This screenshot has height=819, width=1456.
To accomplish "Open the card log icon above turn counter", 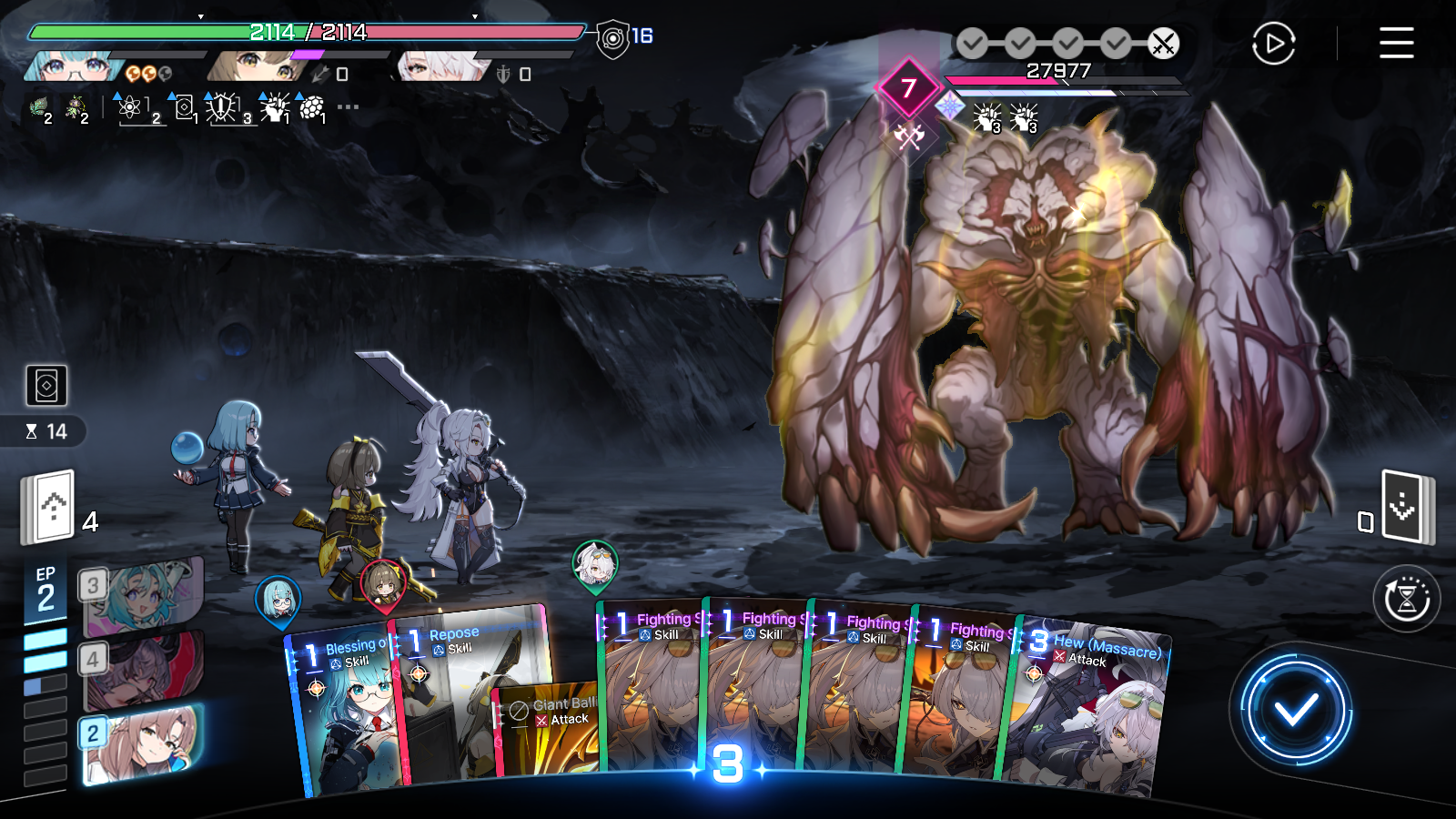I will coord(46,386).
